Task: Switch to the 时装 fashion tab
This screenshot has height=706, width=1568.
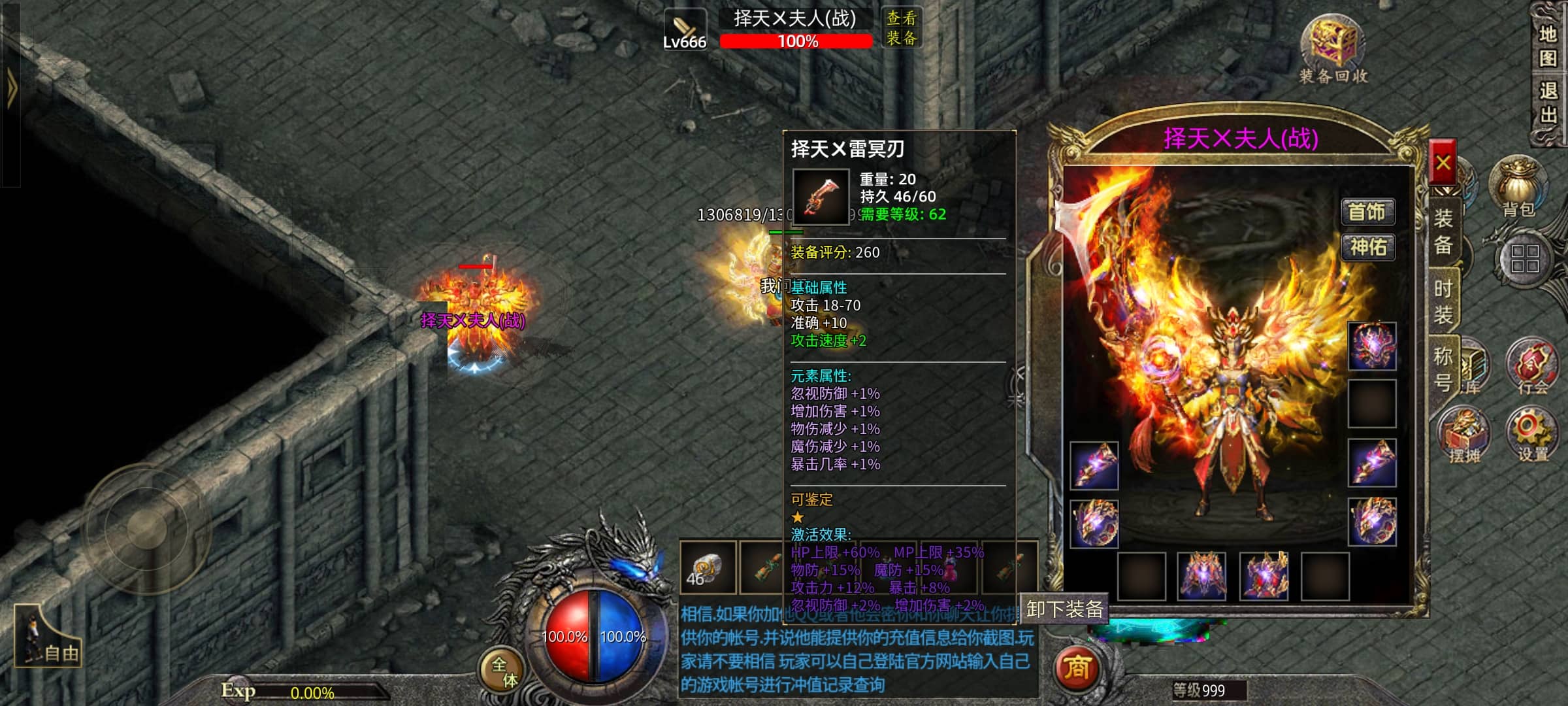Action: pyautogui.click(x=1443, y=301)
